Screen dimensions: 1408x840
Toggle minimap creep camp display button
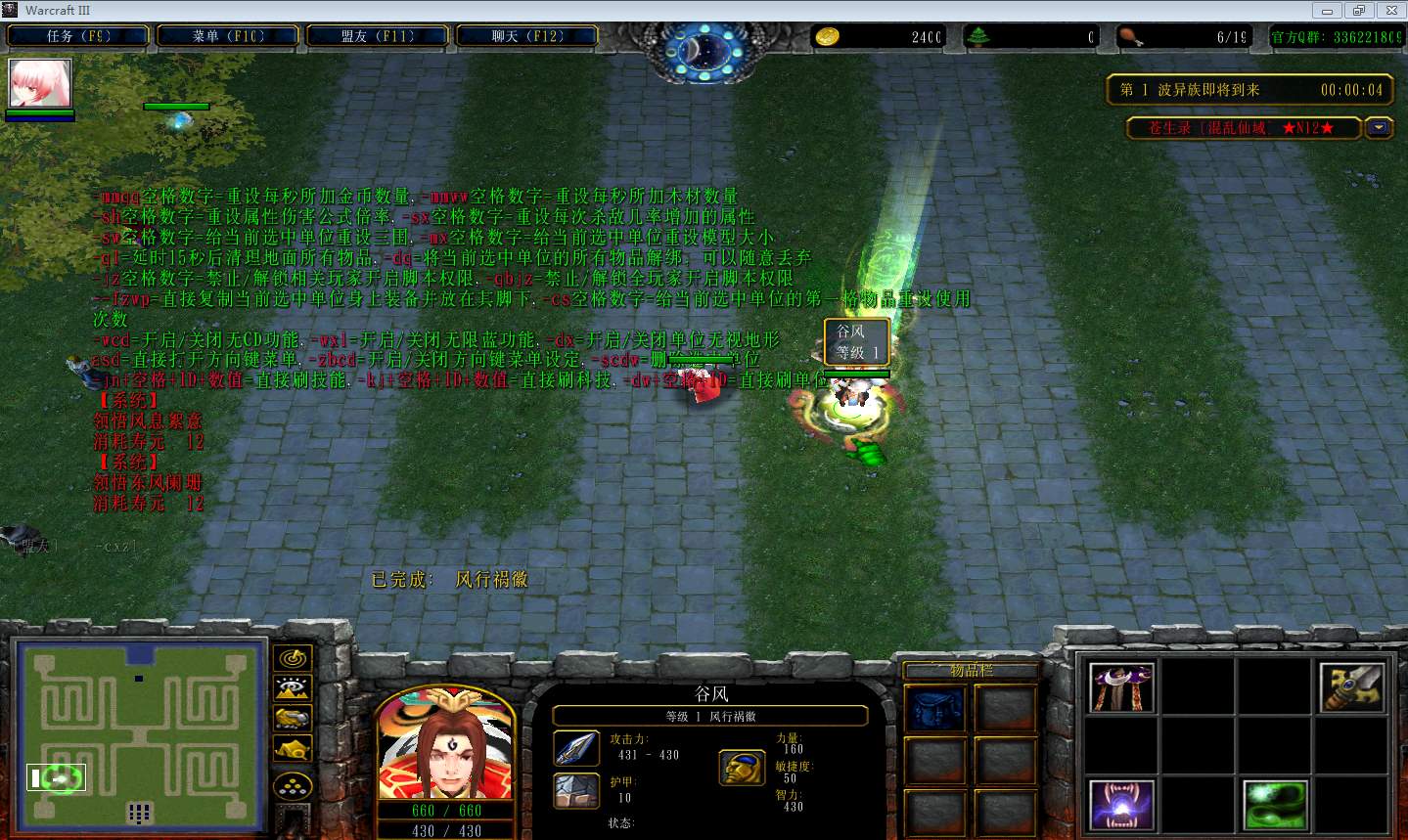click(x=293, y=750)
